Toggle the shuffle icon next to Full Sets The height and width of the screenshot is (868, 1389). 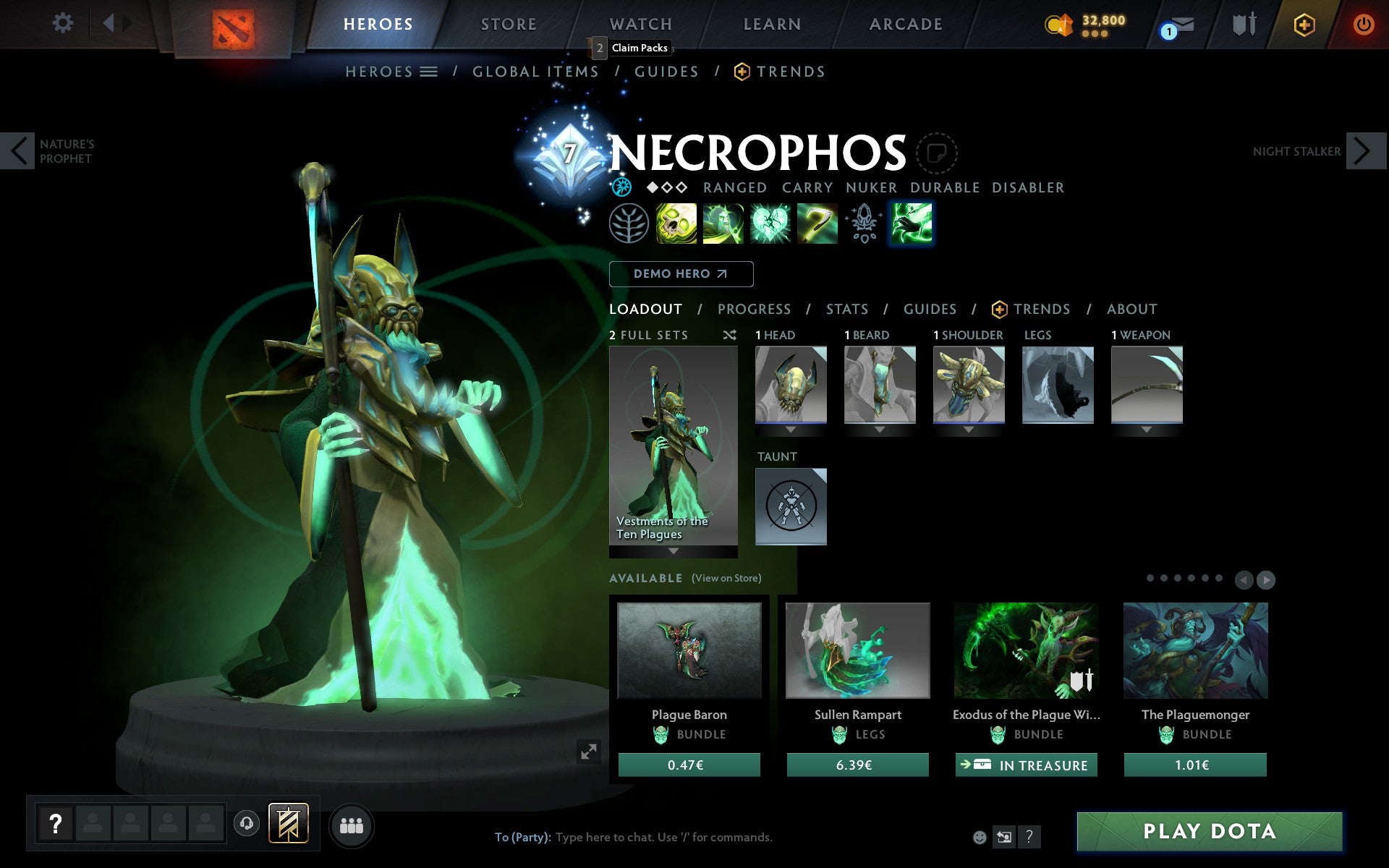point(729,335)
